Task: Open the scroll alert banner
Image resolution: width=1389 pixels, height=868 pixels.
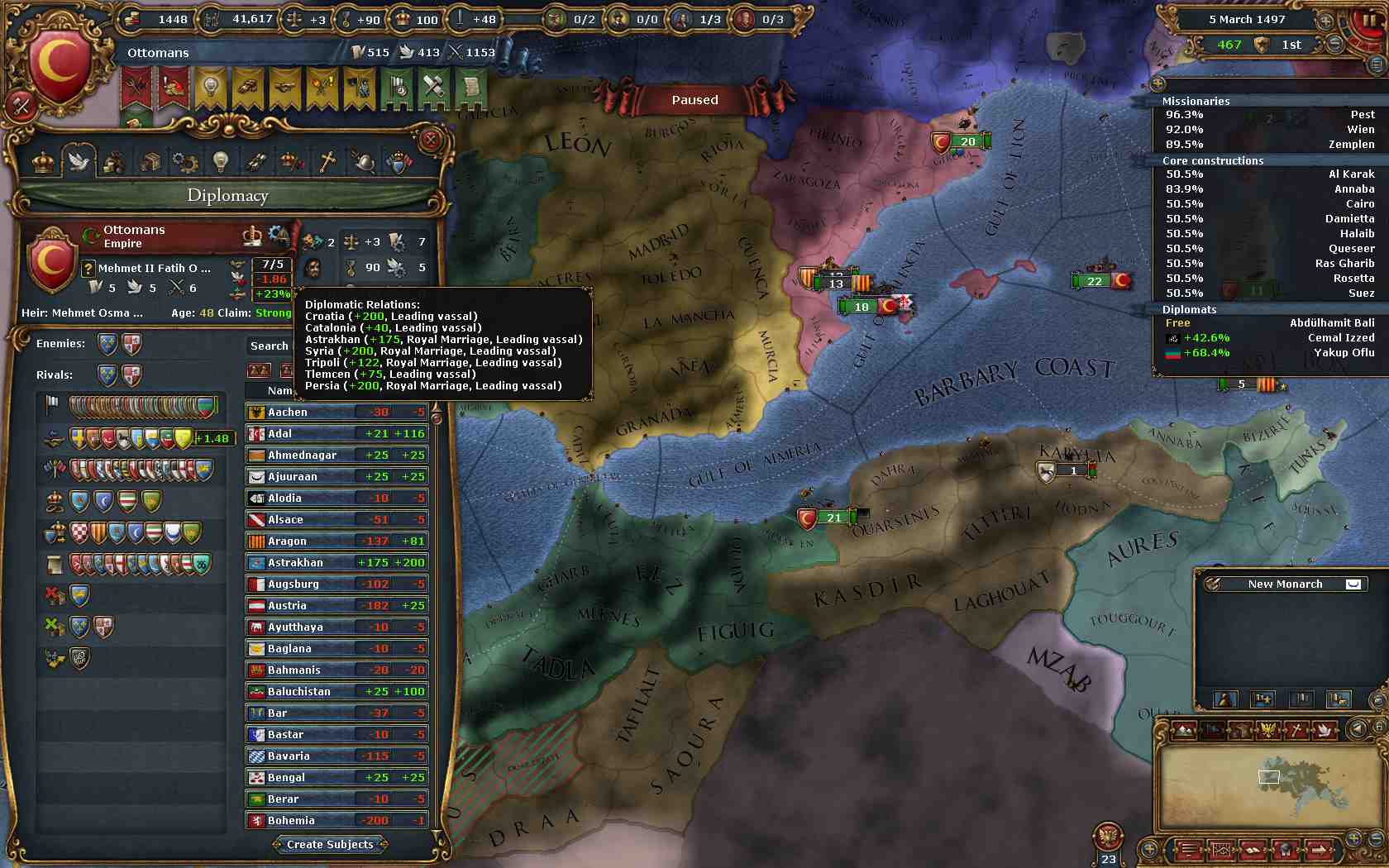Action: pyautogui.click(x=470, y=88)
